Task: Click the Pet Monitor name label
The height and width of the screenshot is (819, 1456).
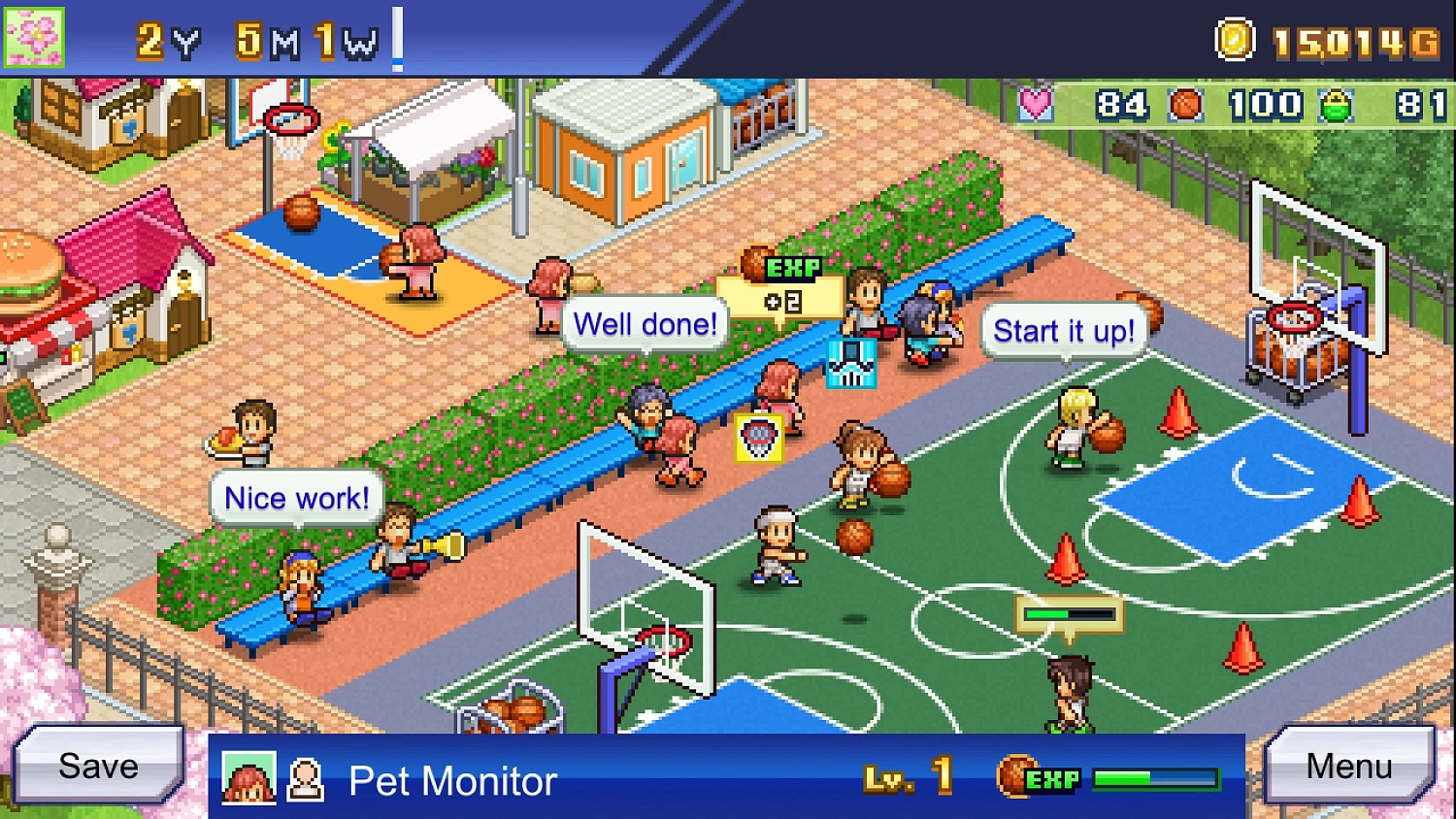Action: pyautogui.click(x=452, y=781)
